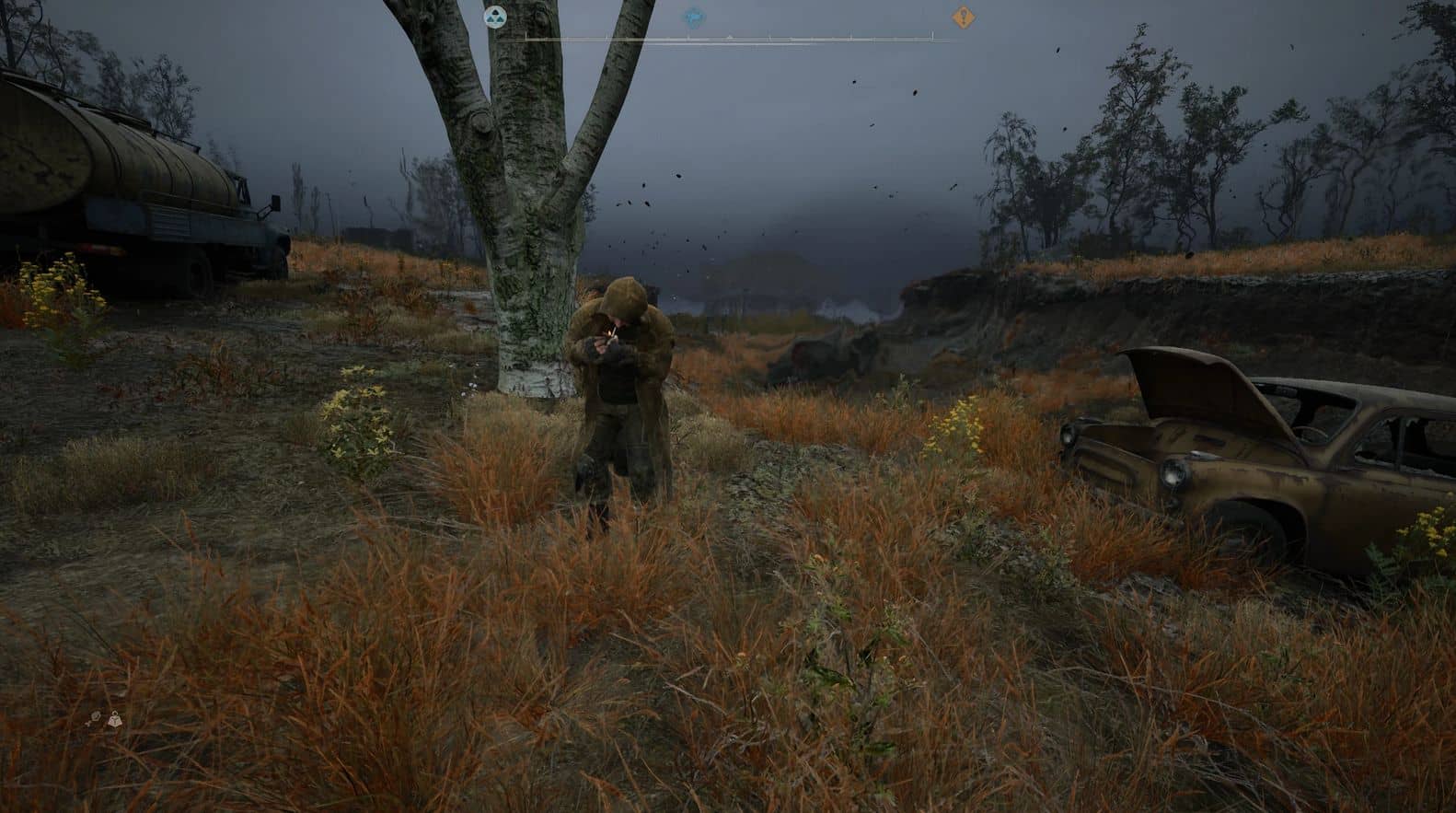Screen dimensions: 1456x813
Task: Select the triangle-cluster compass marker
Action: click(x=495, y=17)
